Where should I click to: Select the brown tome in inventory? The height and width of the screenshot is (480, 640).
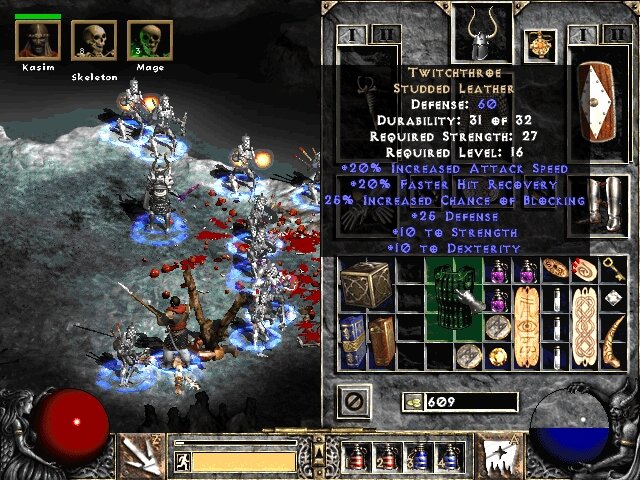pos(383,340)
